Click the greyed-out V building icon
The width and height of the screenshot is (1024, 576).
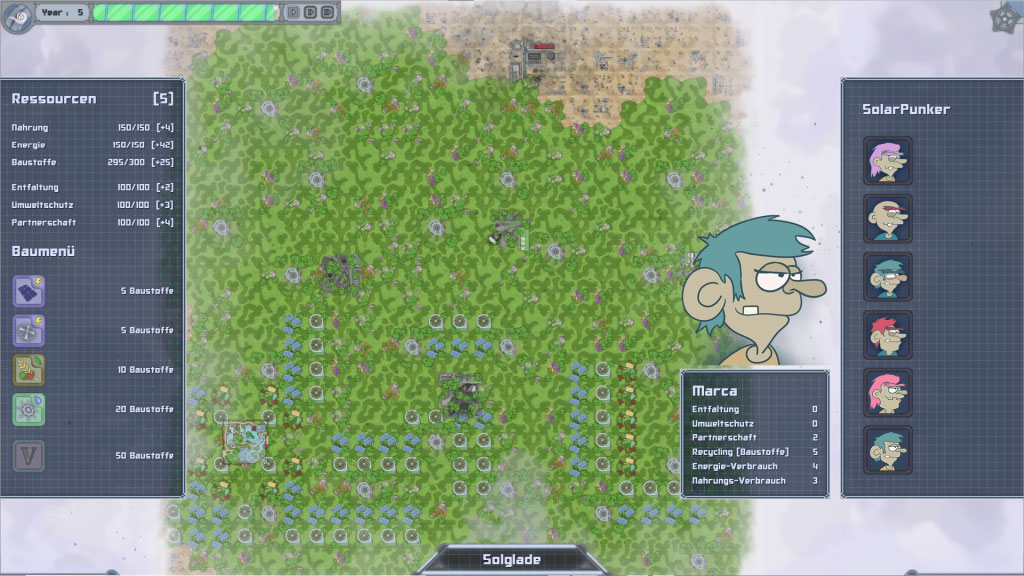tap(28, 456)
